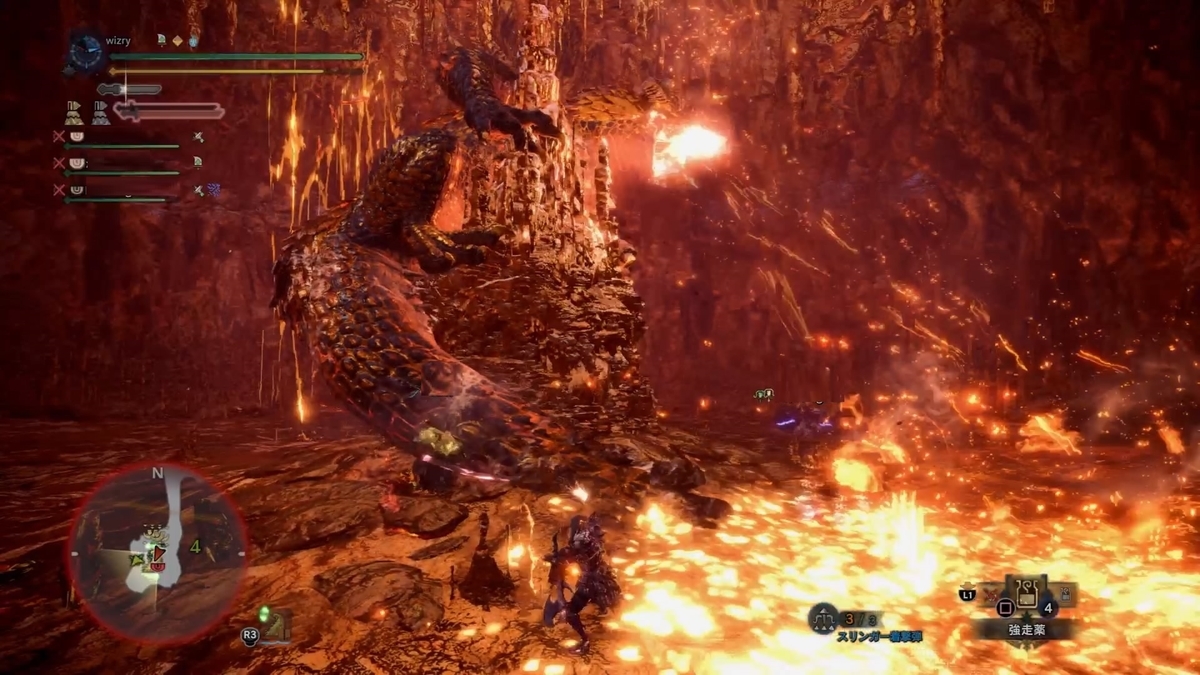Screen dimensions: 1200x675
Task: Click the blue round buff icon by wizry
Action: pos(194,41)
